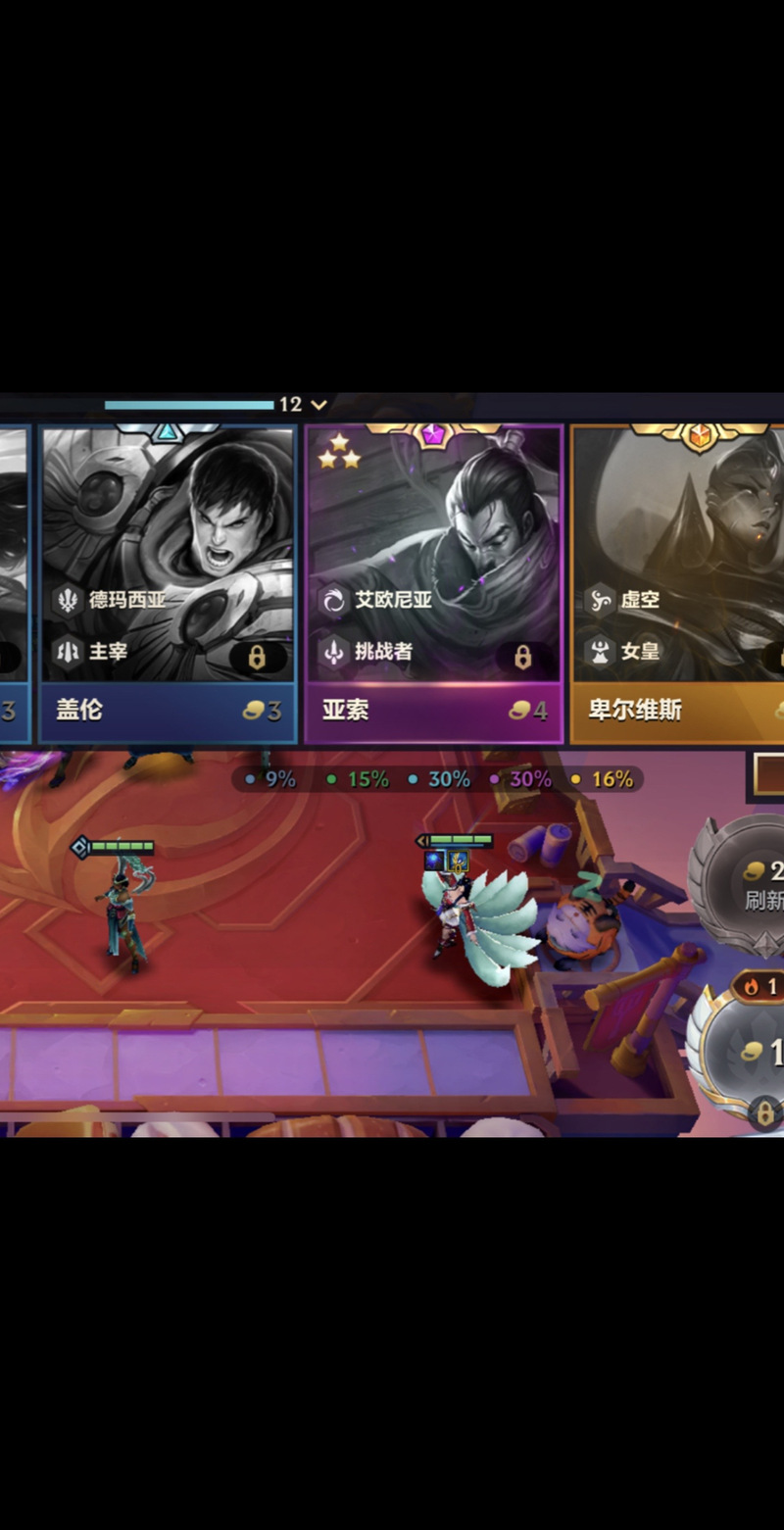
Task: Select the 虚空 trait icon on Bel'Veth's card
Action: [600, 600]
